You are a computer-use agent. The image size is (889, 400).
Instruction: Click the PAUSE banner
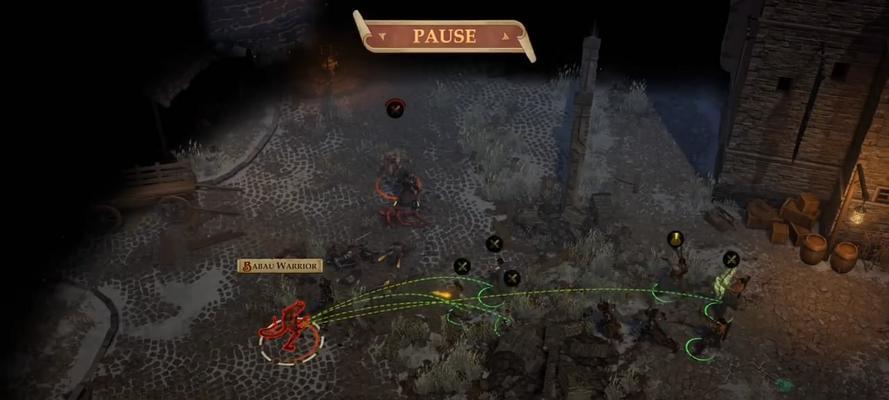(x=444, y=36)
